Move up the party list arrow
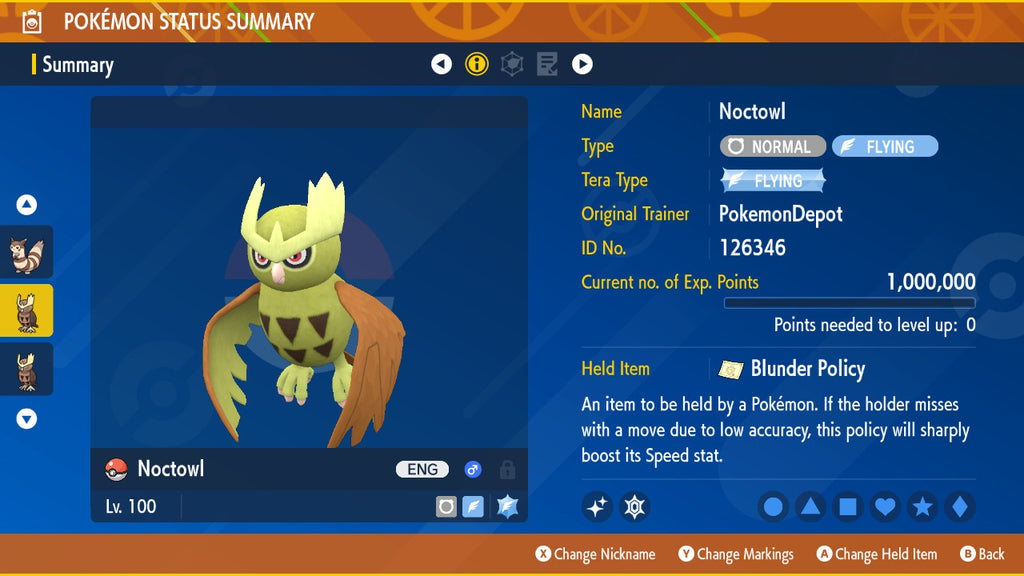The width and height of the screenshot is (1024, 576). 27,205
